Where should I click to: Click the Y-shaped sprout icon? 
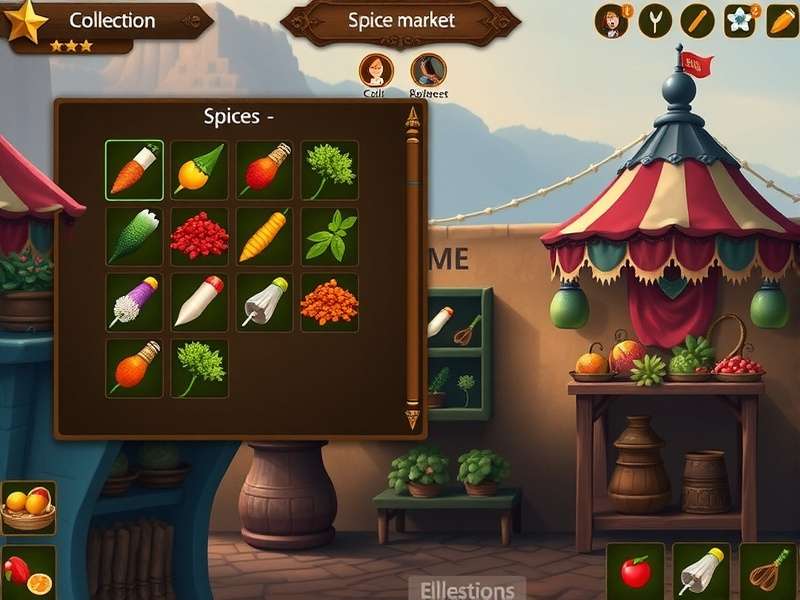tap(654, 21)
